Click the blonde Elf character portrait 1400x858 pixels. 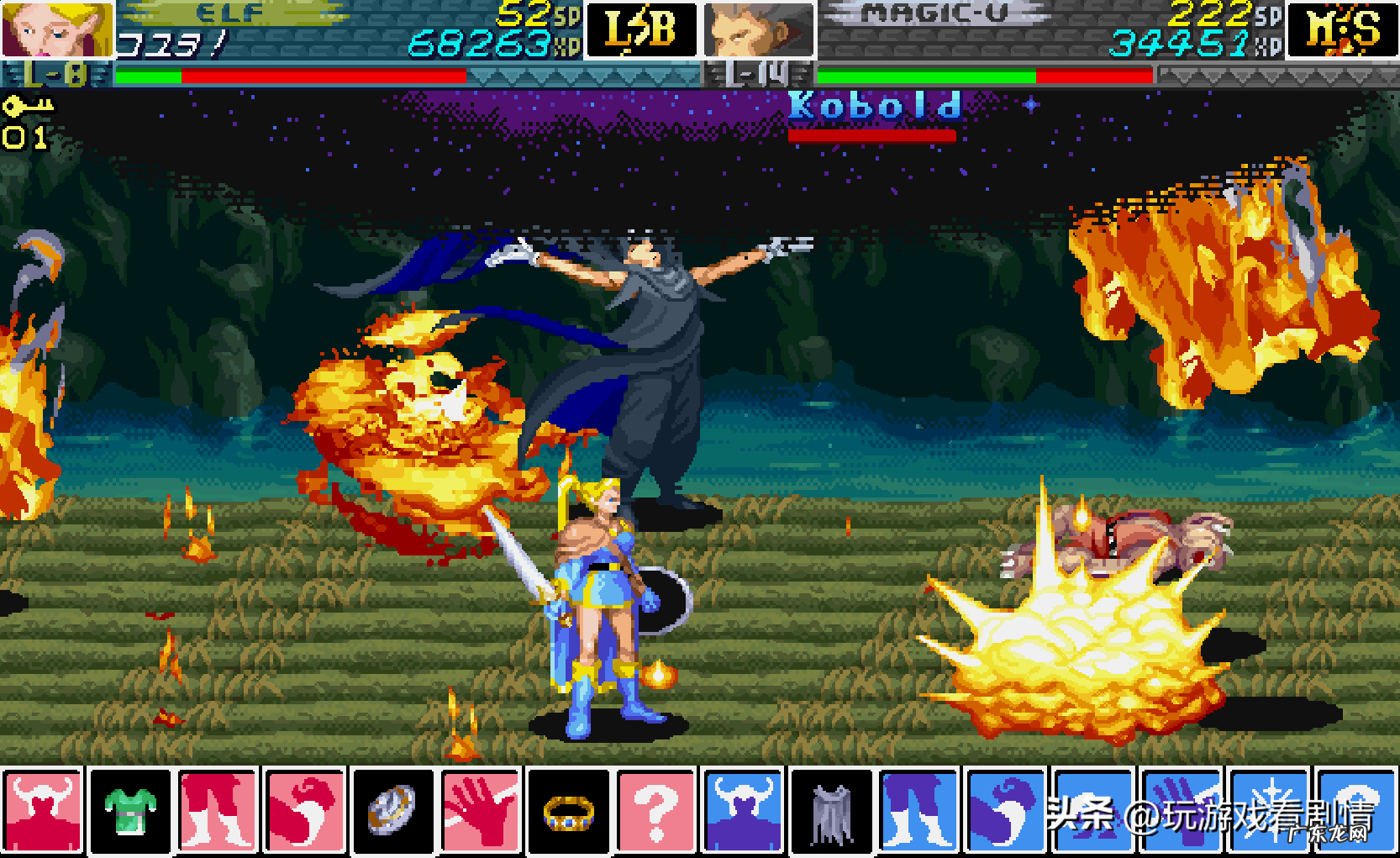click(x=56, y=29)
